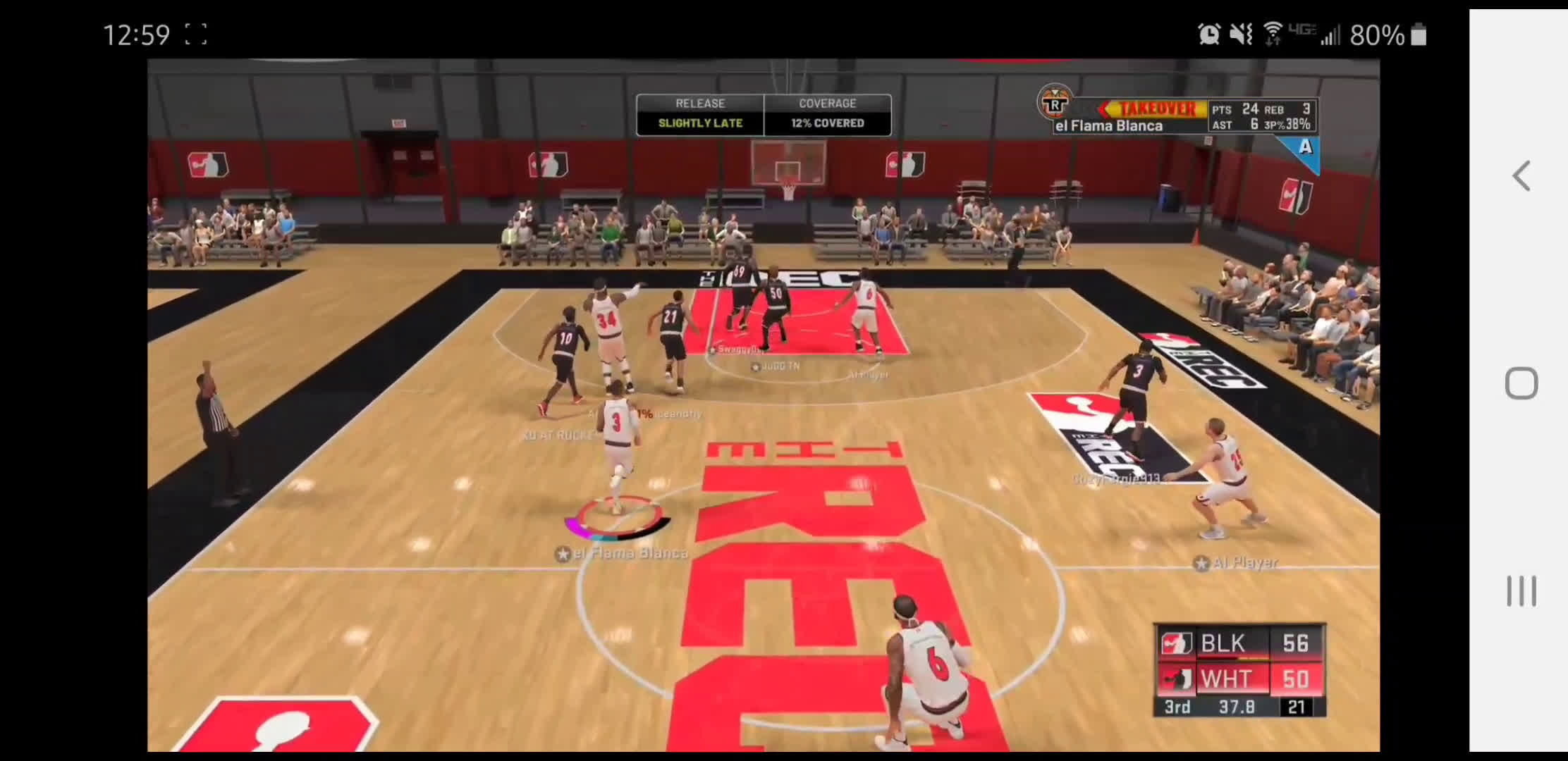This screenshot has height=761, width=1568.
Task: Tap the Android back arrow
Action: click(1521, 176)
